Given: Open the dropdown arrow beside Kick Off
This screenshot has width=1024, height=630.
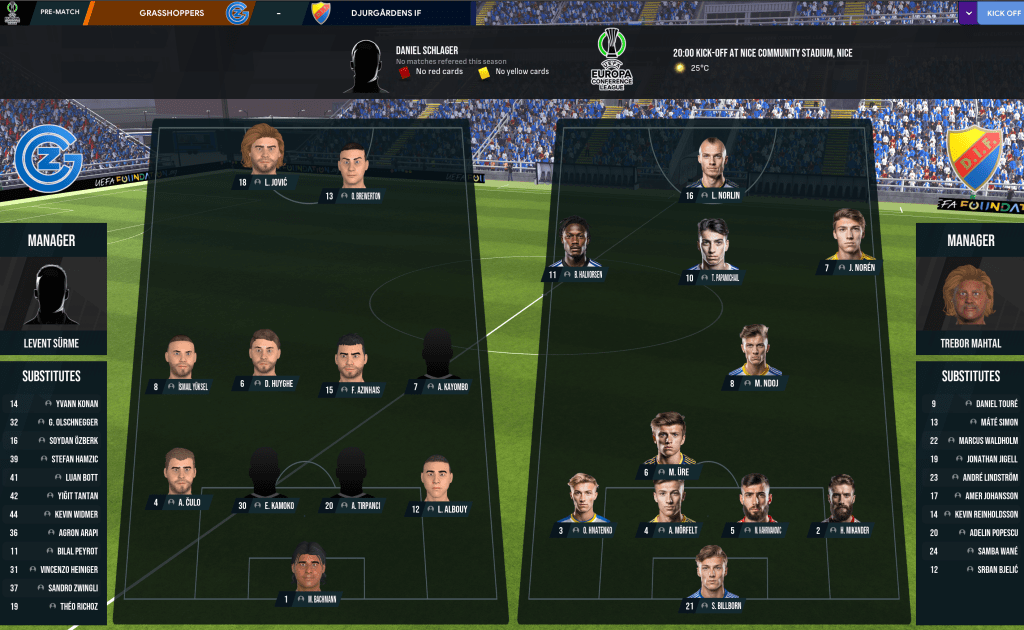Looking at the screenshot, I should pyautogui.click(x=968, y=13).
